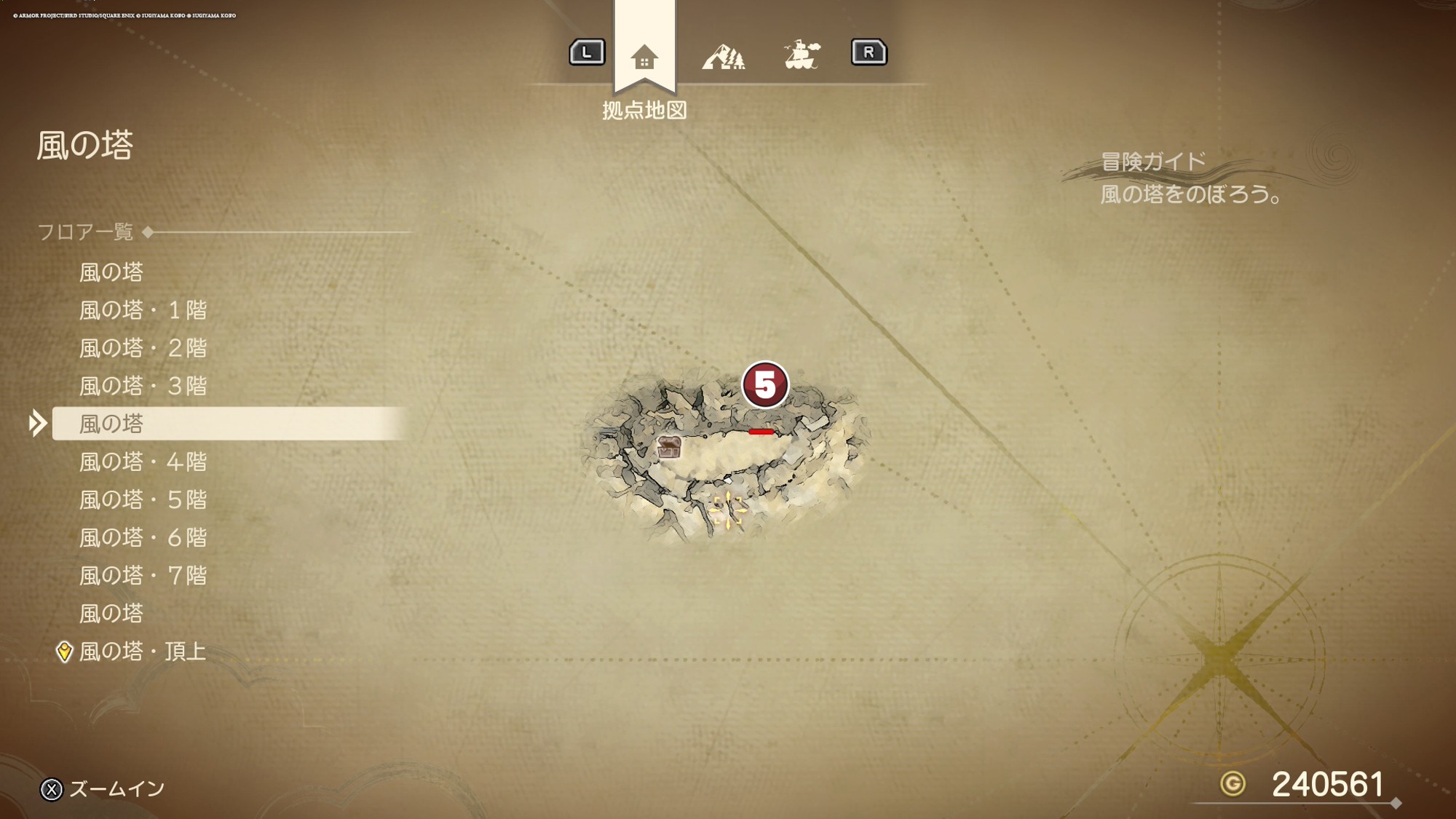Open the 風の塔・3階 floor map
Viewport: 1456px width, 819px height.
tap(143, 387)
